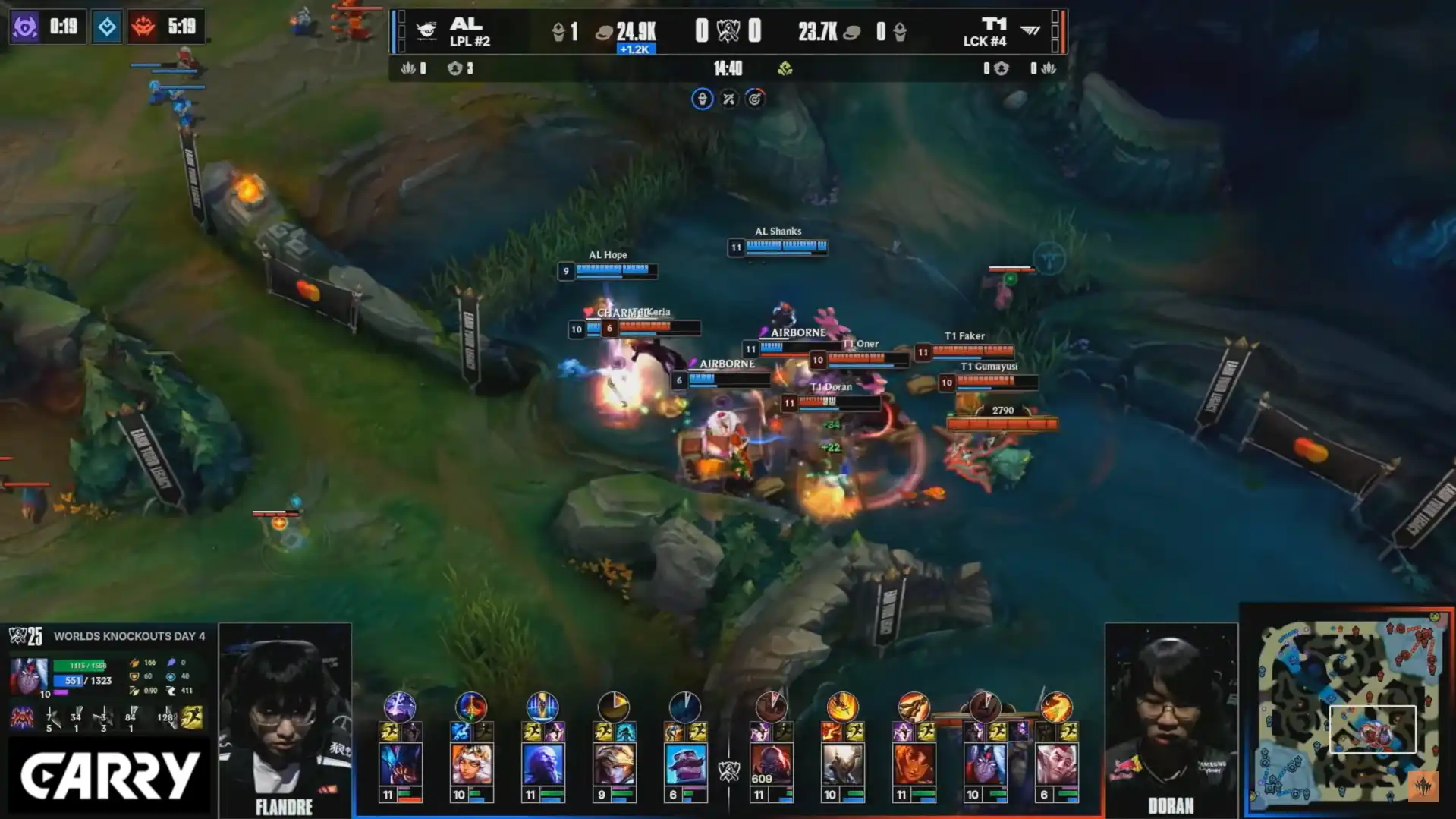Click the blue diamond objective icon

click(107, 27)
